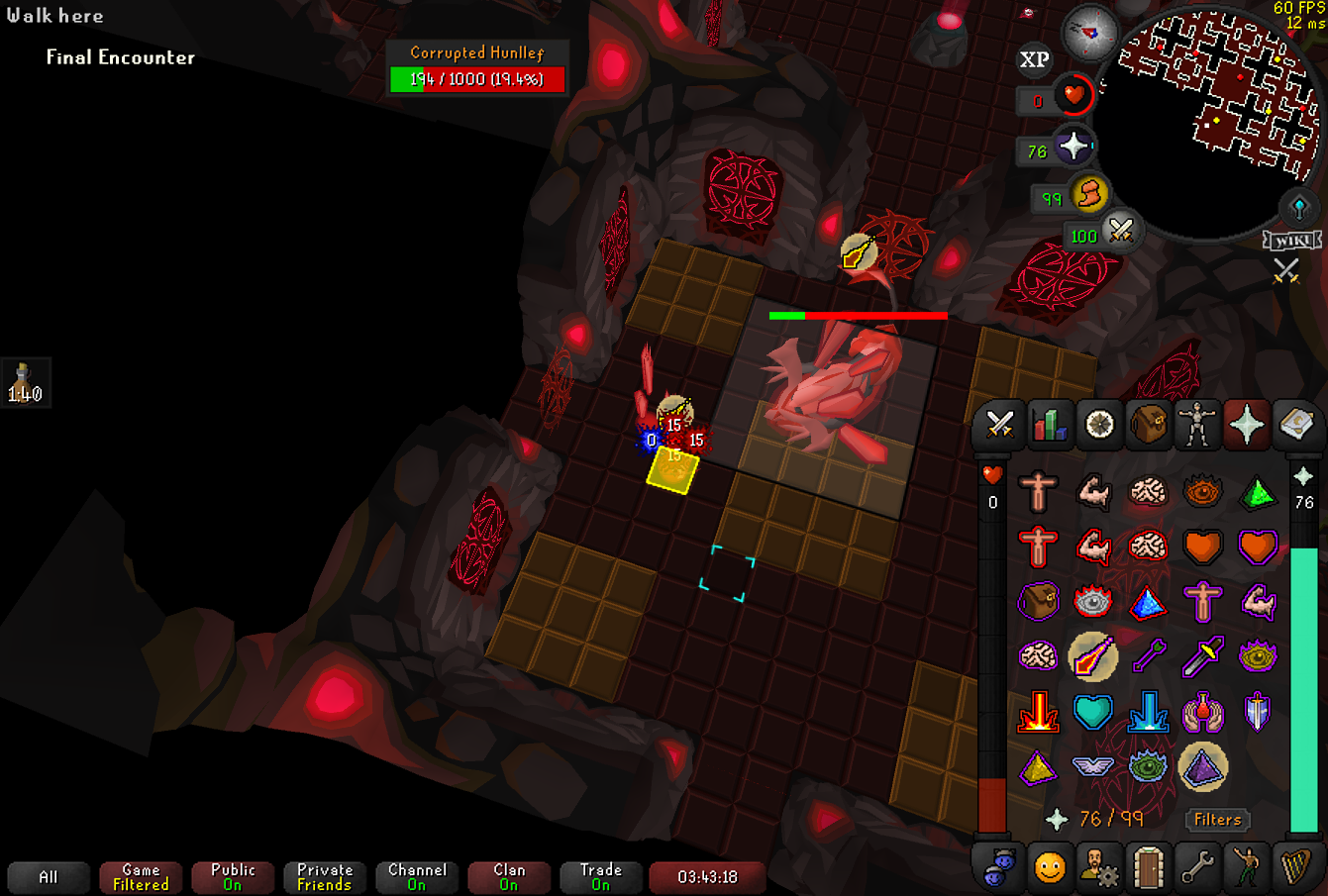Screen dimensions: 1328x896
Task: Switch to the Music harp tab
Action: (x=1295, y=868)
